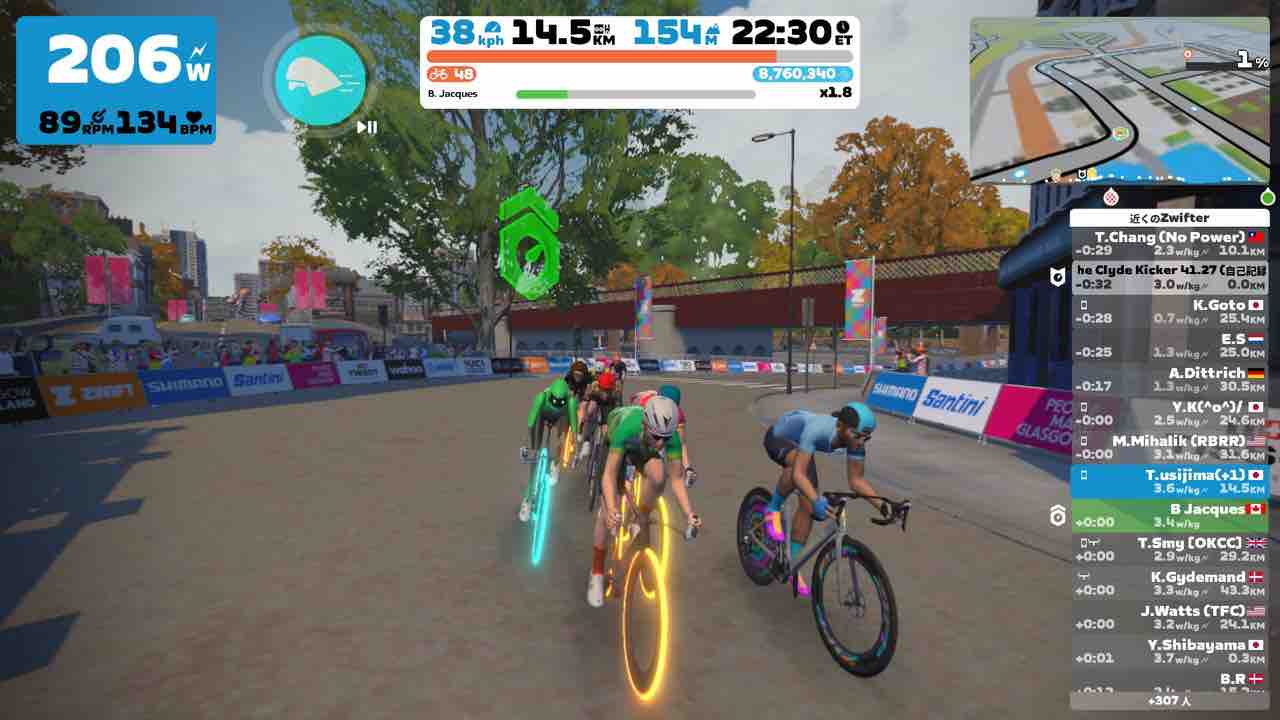Screen dimensions: 1280x720
Task: Click the Drops counter droplet icon
Action: [x=846, y=74]
